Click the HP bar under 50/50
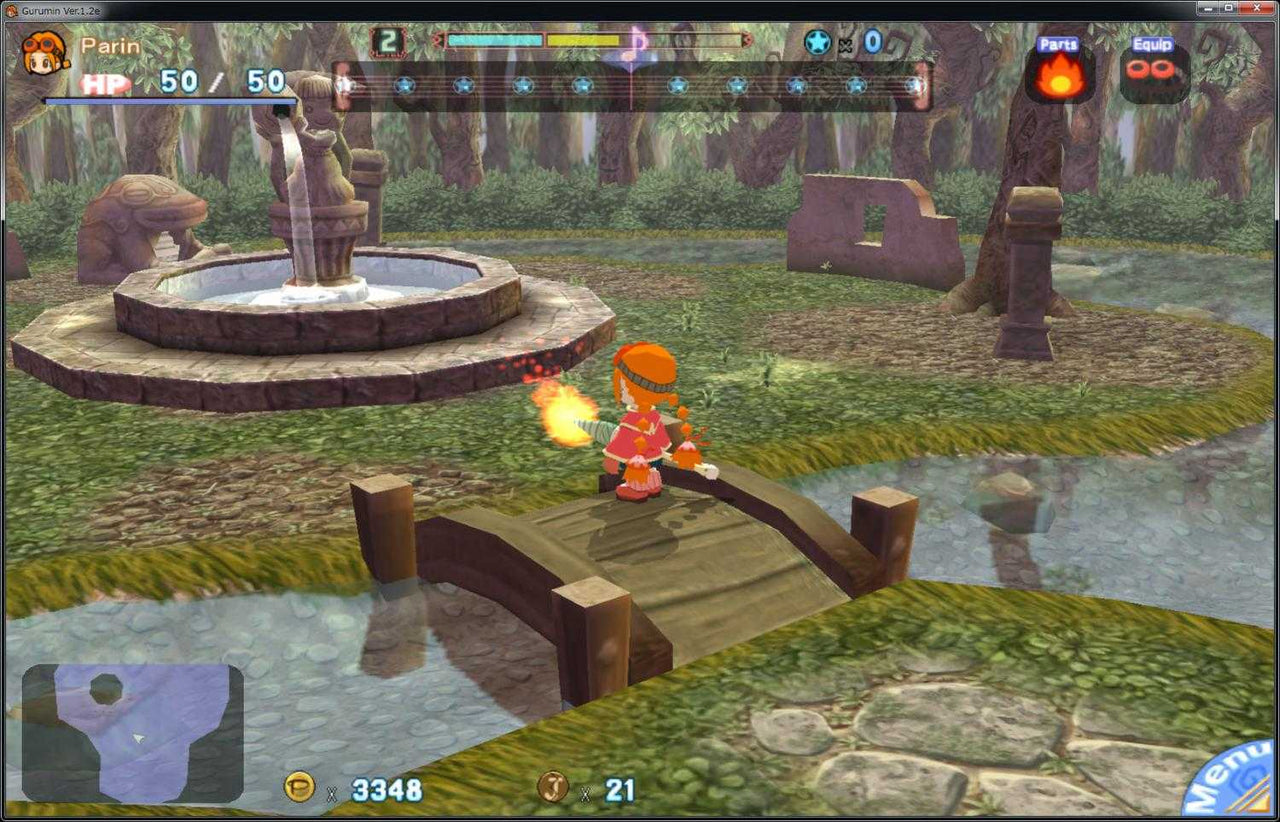 (x=165, y=102)
